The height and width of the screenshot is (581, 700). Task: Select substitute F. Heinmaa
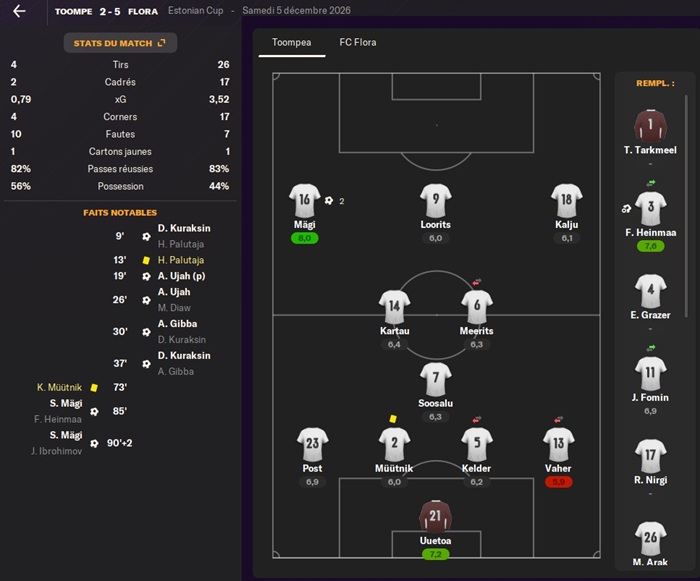(x=650, y=210)
